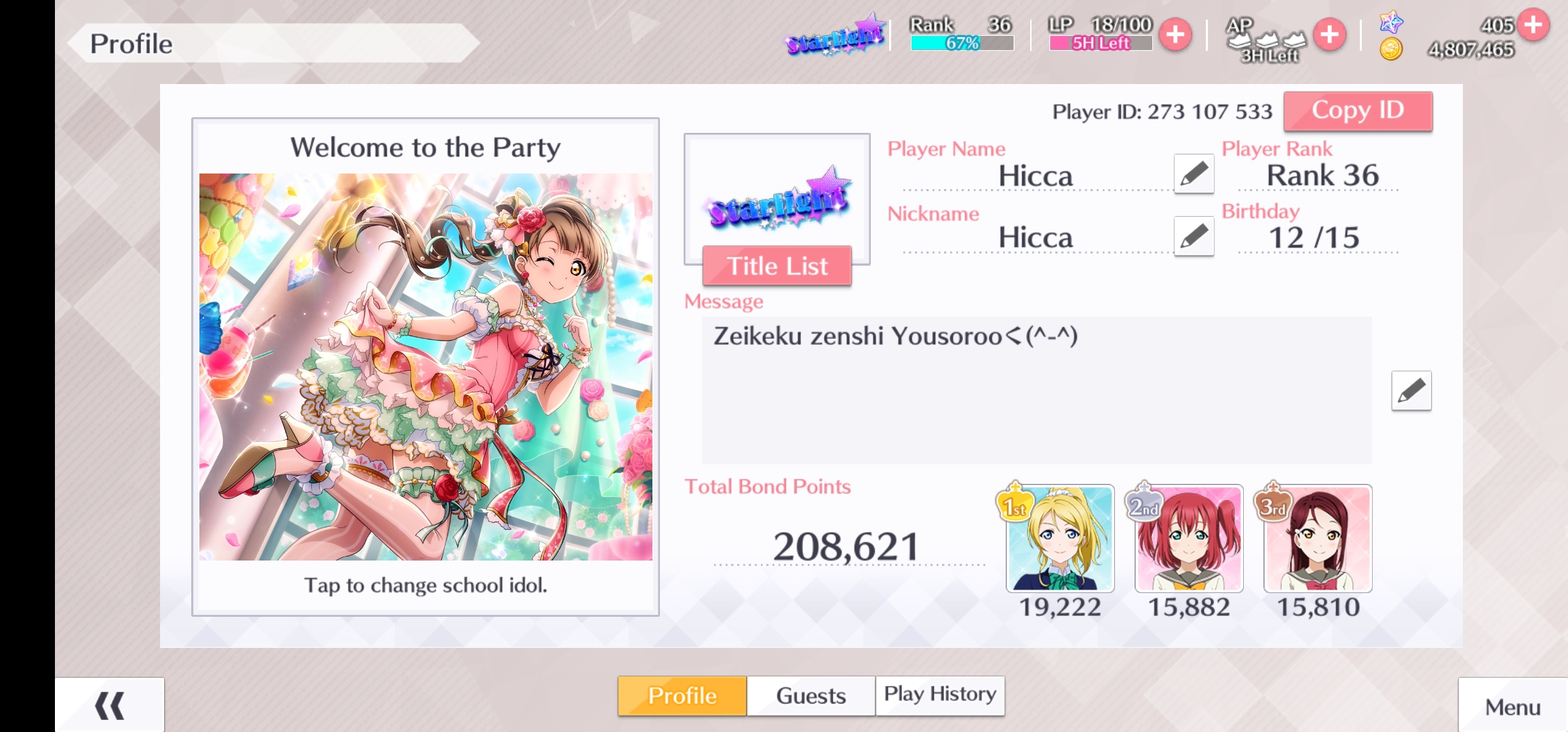Refill LP with the plus button

coord(1175,34)
